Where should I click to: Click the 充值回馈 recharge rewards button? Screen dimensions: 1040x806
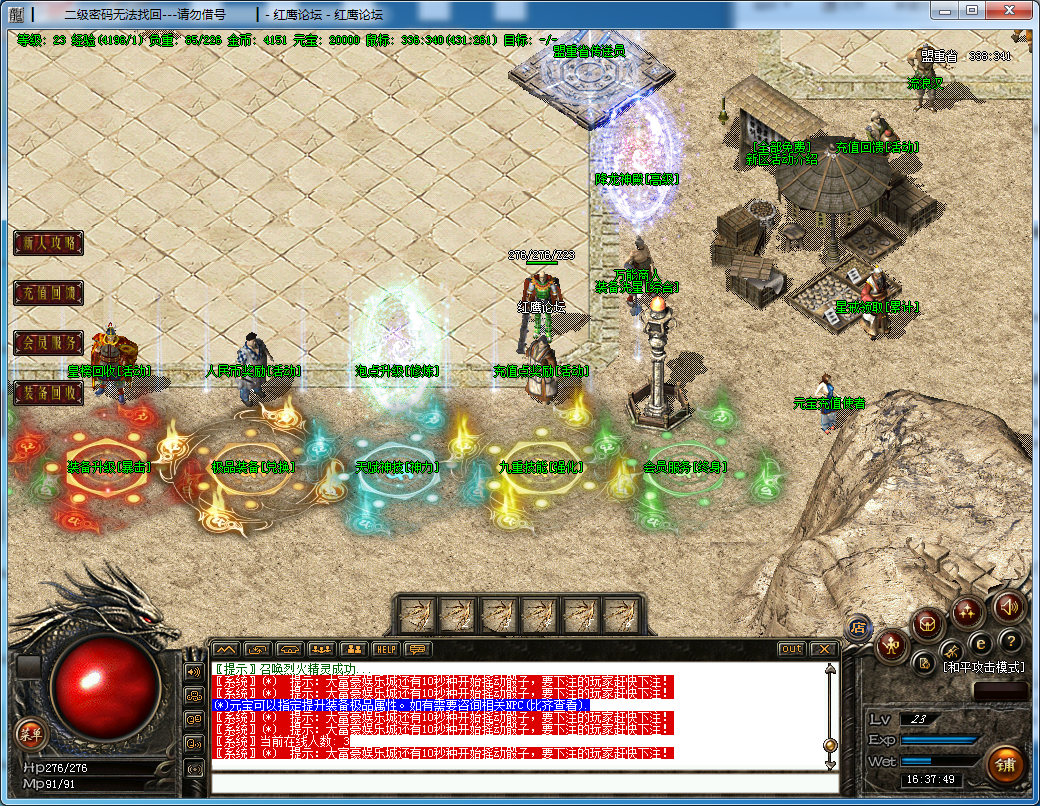[48, 293]
